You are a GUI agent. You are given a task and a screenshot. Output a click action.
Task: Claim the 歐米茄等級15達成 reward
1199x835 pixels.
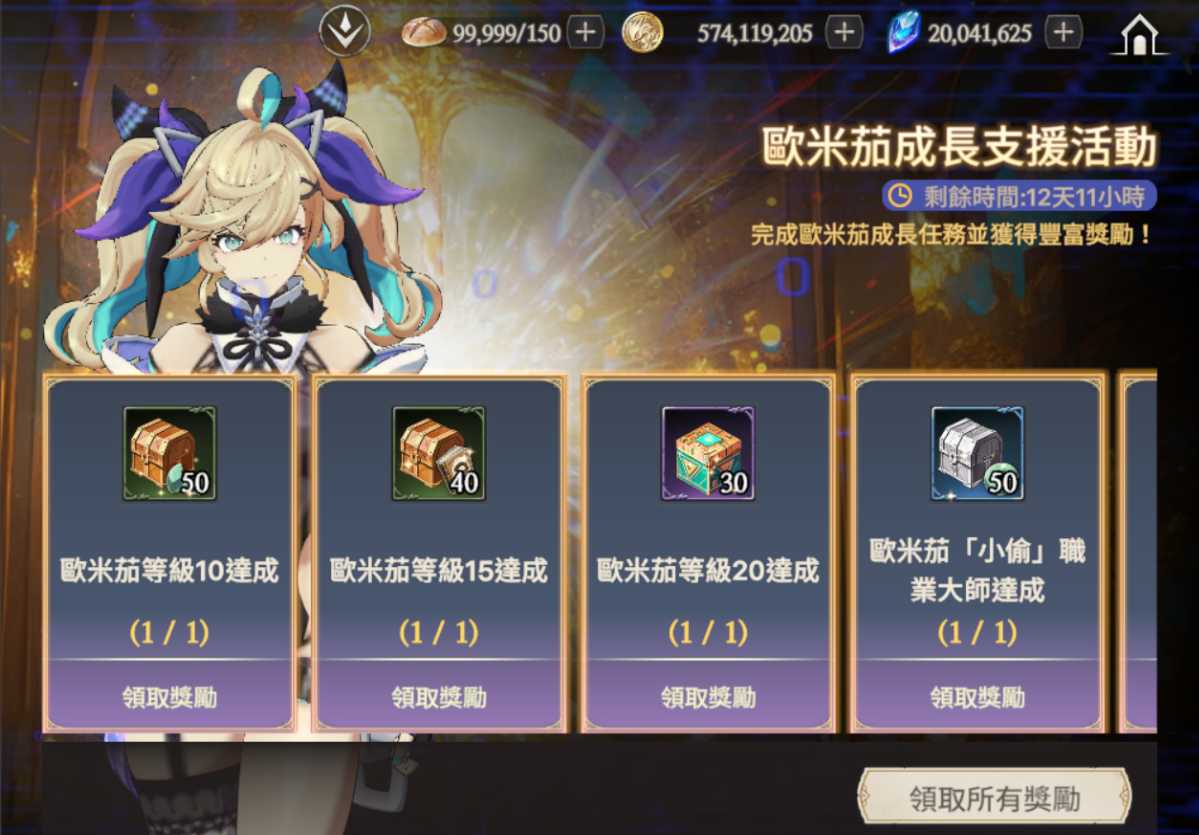pyautogui.click(x=439, y=696)
